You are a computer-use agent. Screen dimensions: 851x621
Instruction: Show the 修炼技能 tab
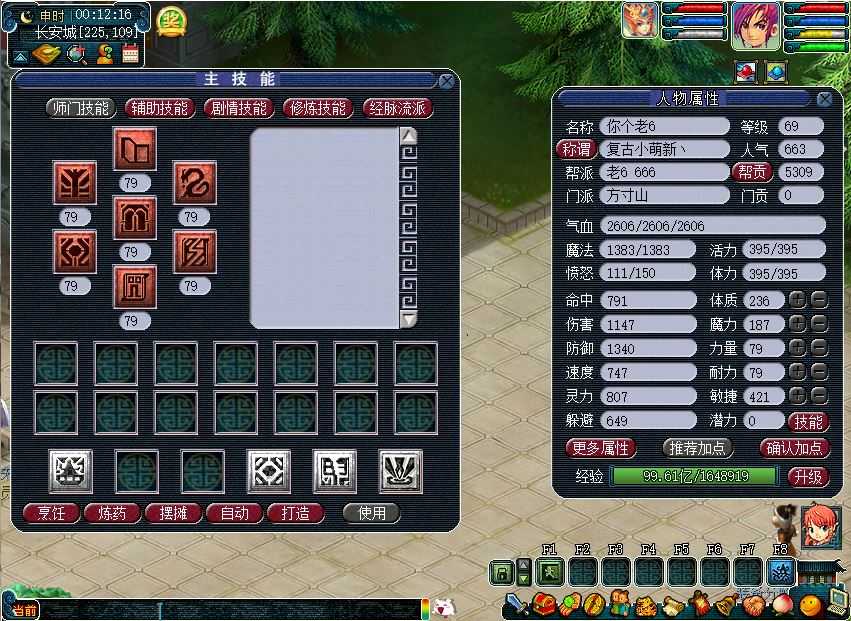click(316, 108)
